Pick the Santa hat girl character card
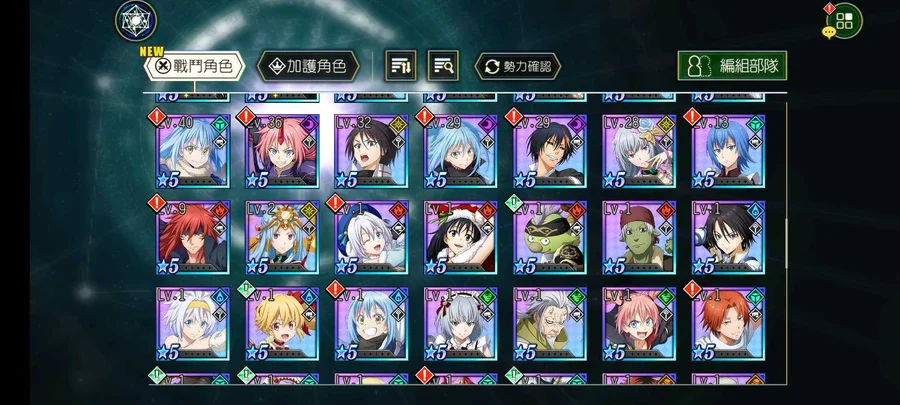Viewport: 900px width, 405px height. 460,238
